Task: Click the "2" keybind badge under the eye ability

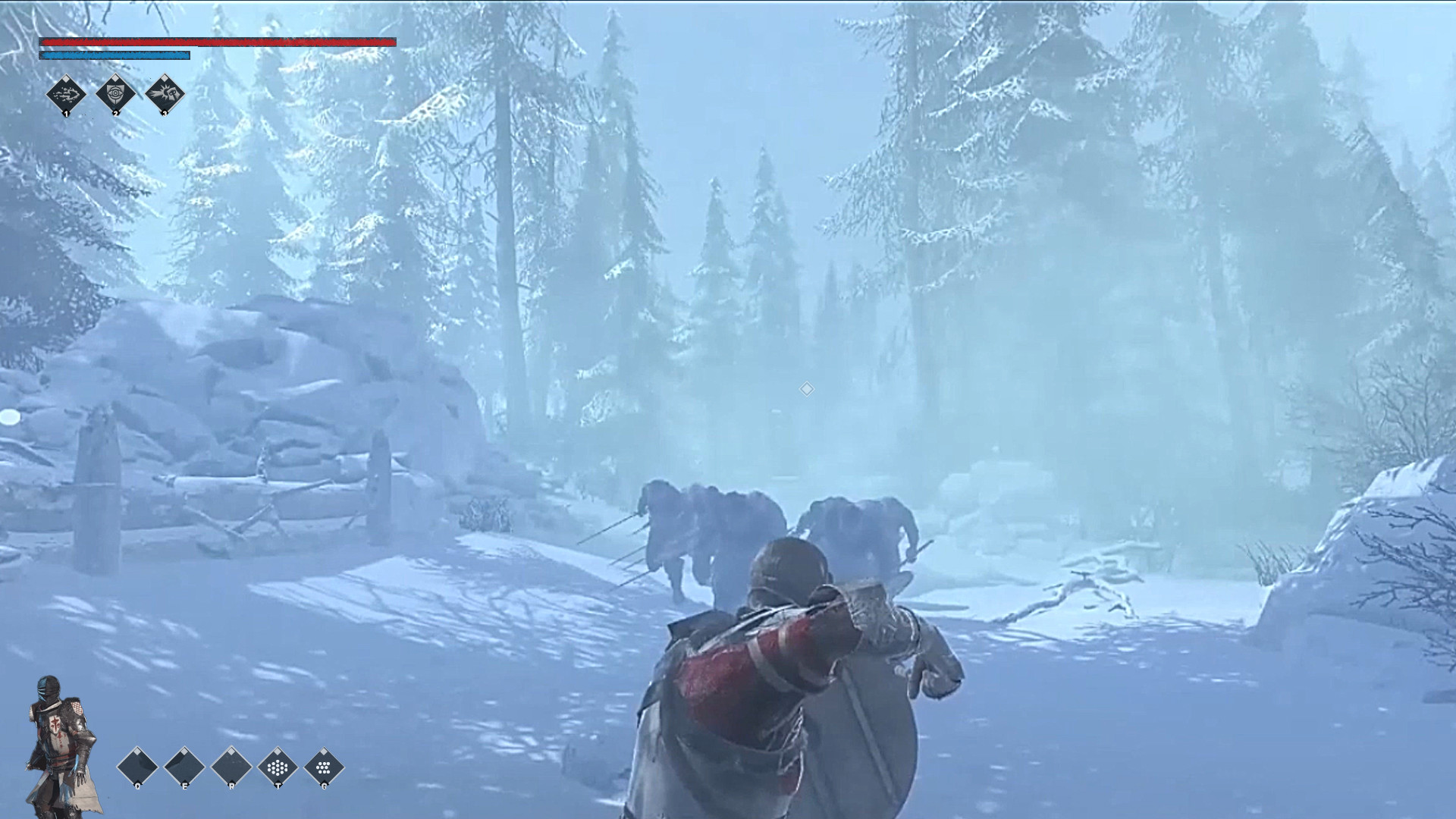Action: [x=116, y=115]
